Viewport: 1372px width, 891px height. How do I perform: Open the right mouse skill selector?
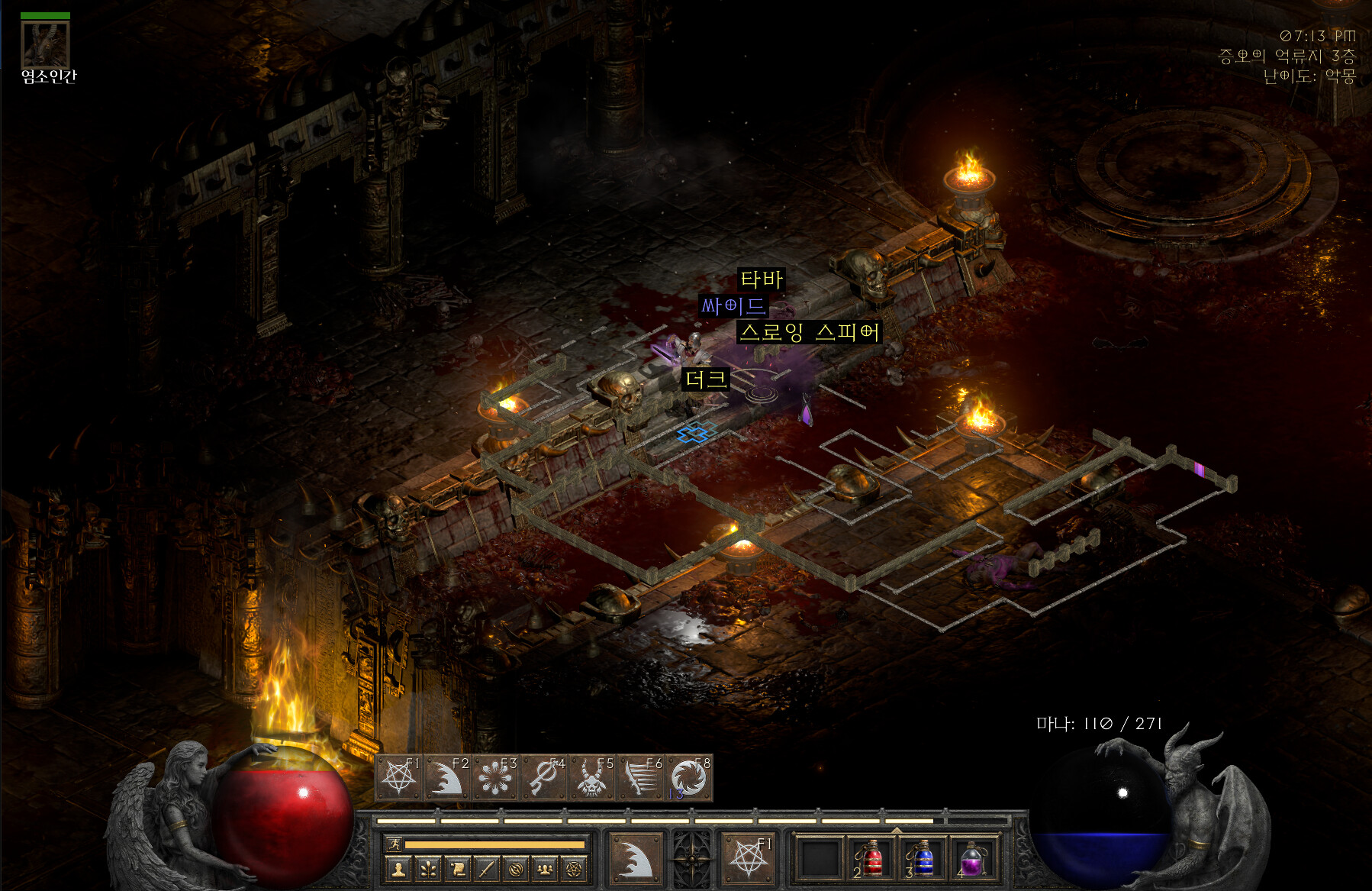[747, 858]
